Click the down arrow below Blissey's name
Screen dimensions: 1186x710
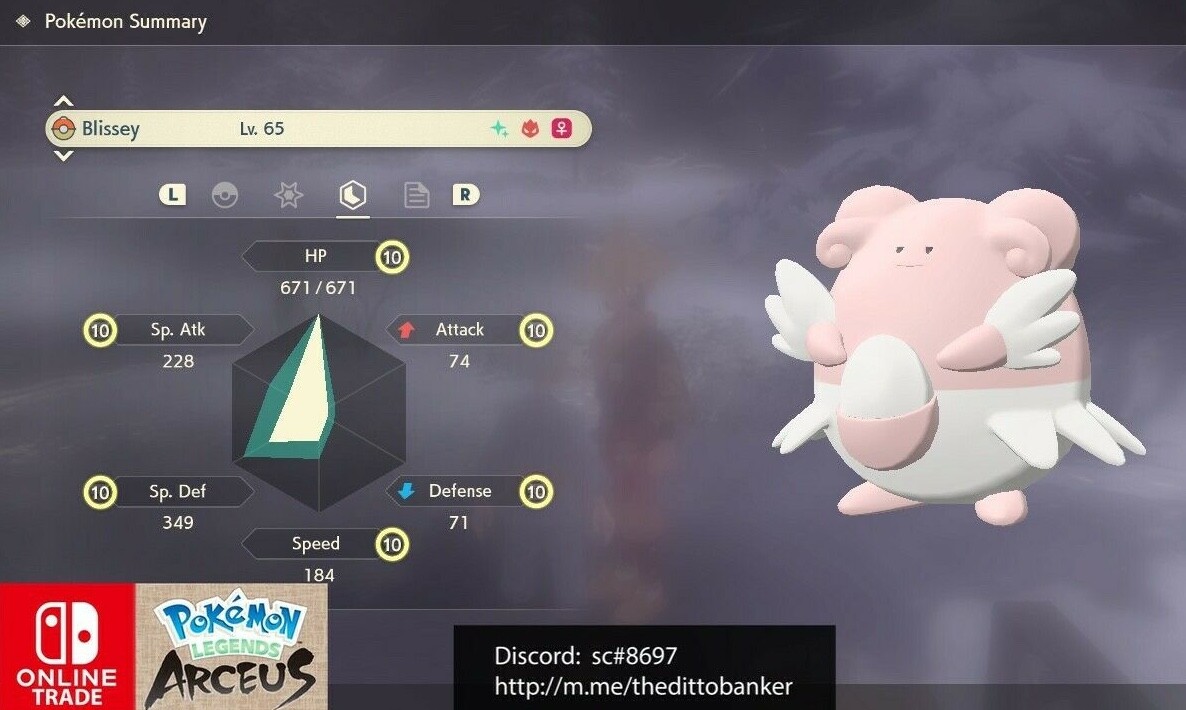63,156
